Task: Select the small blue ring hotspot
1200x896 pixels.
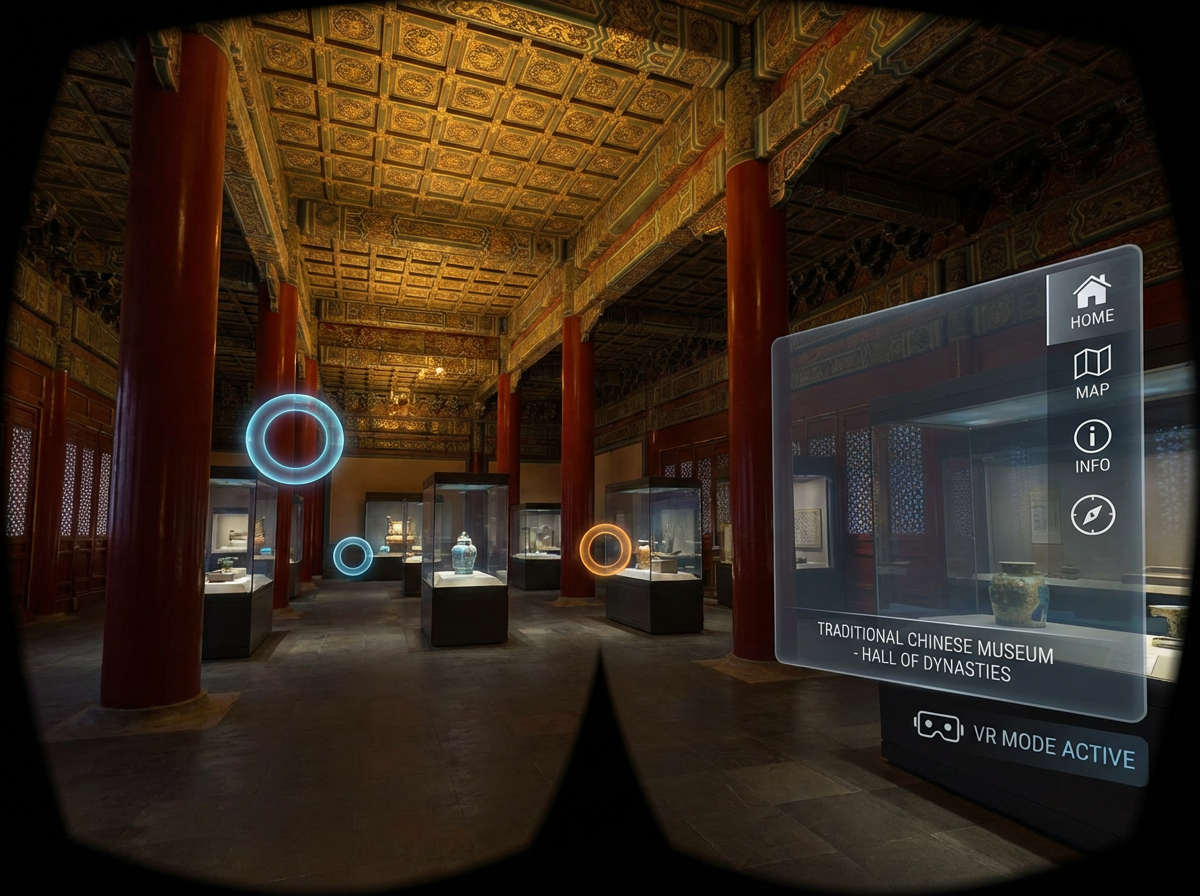Action: point(352,556)
